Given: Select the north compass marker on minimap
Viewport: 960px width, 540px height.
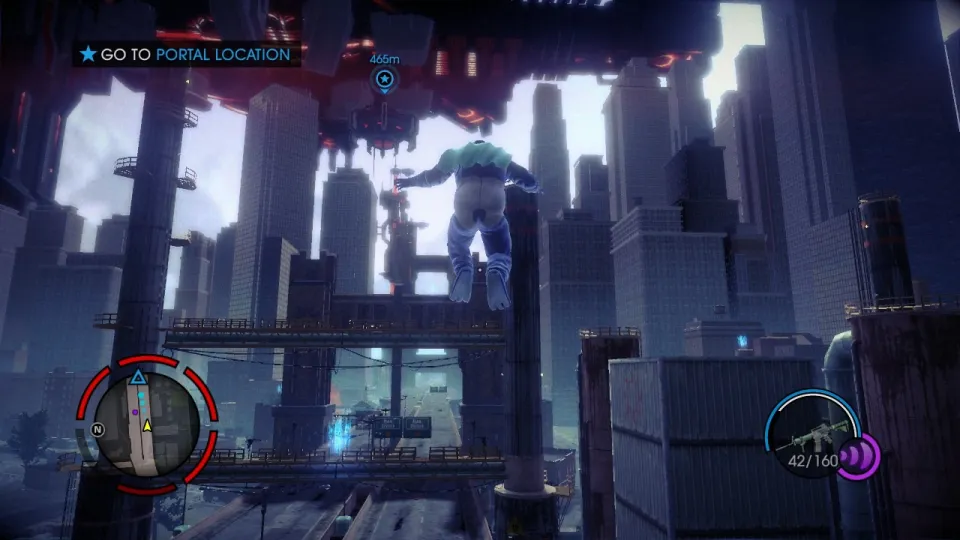Looking at the screenshot, I should 97,430.
